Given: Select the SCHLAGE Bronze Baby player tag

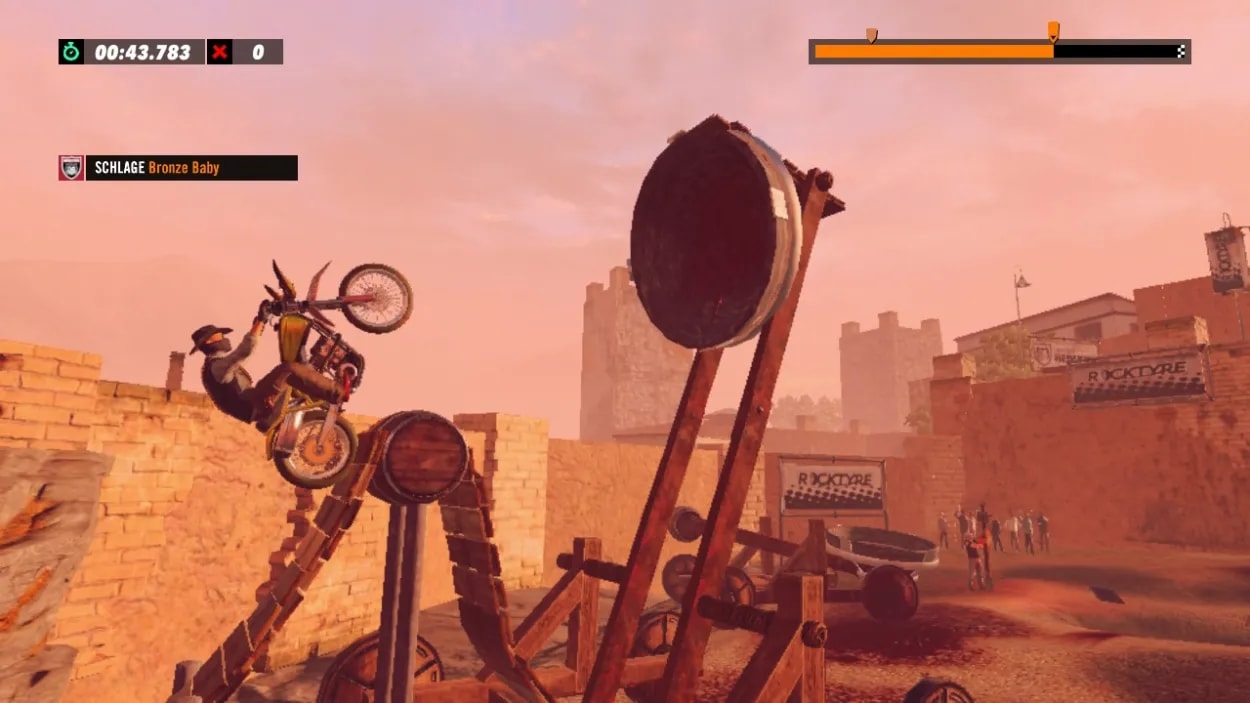Looking at the screenshot, I should click(x=191, y=168).
